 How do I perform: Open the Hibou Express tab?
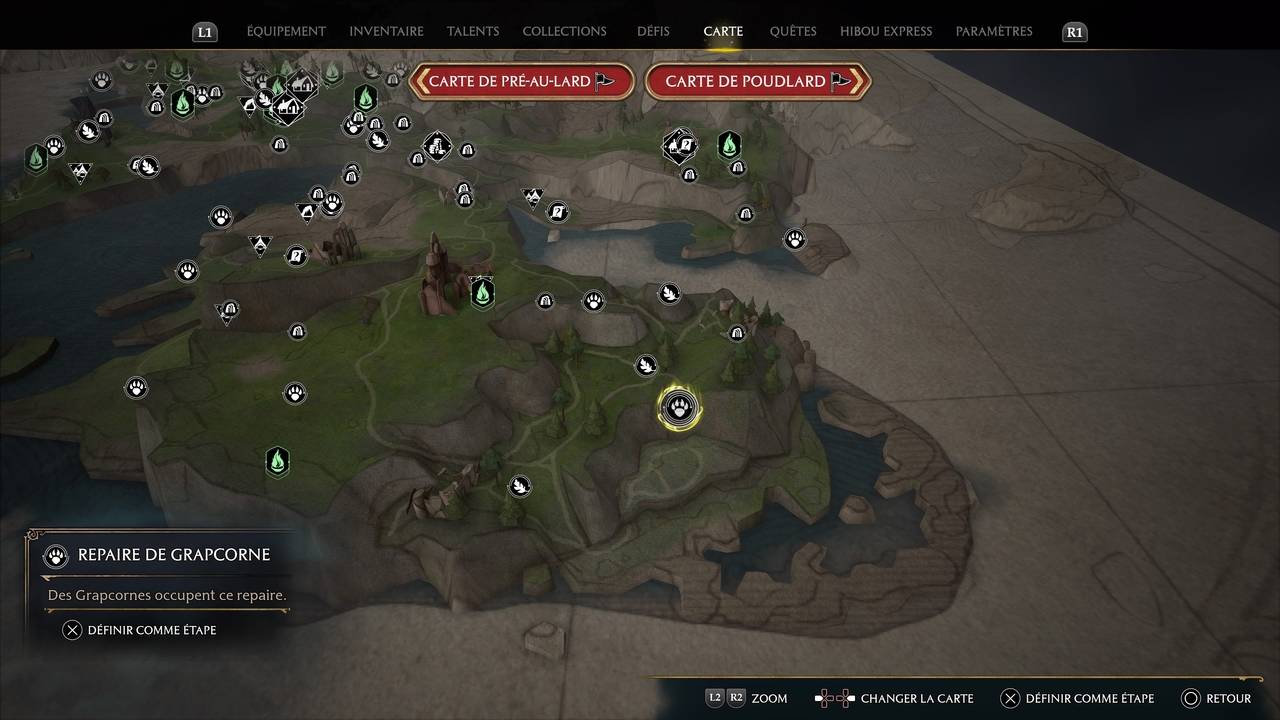(886, 31)
